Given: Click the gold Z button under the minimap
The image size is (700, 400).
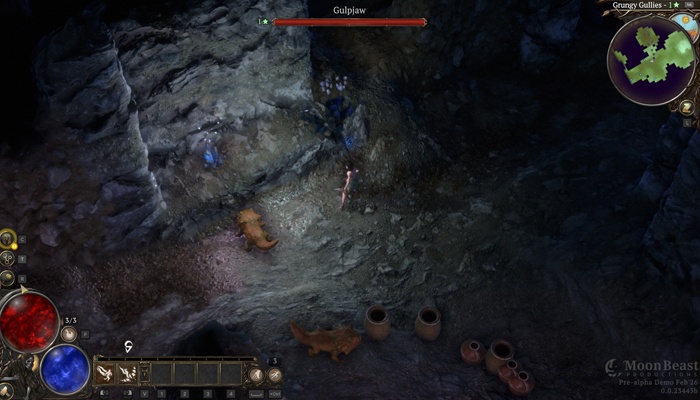Looking at the screenshot, I should pos(686,106).
